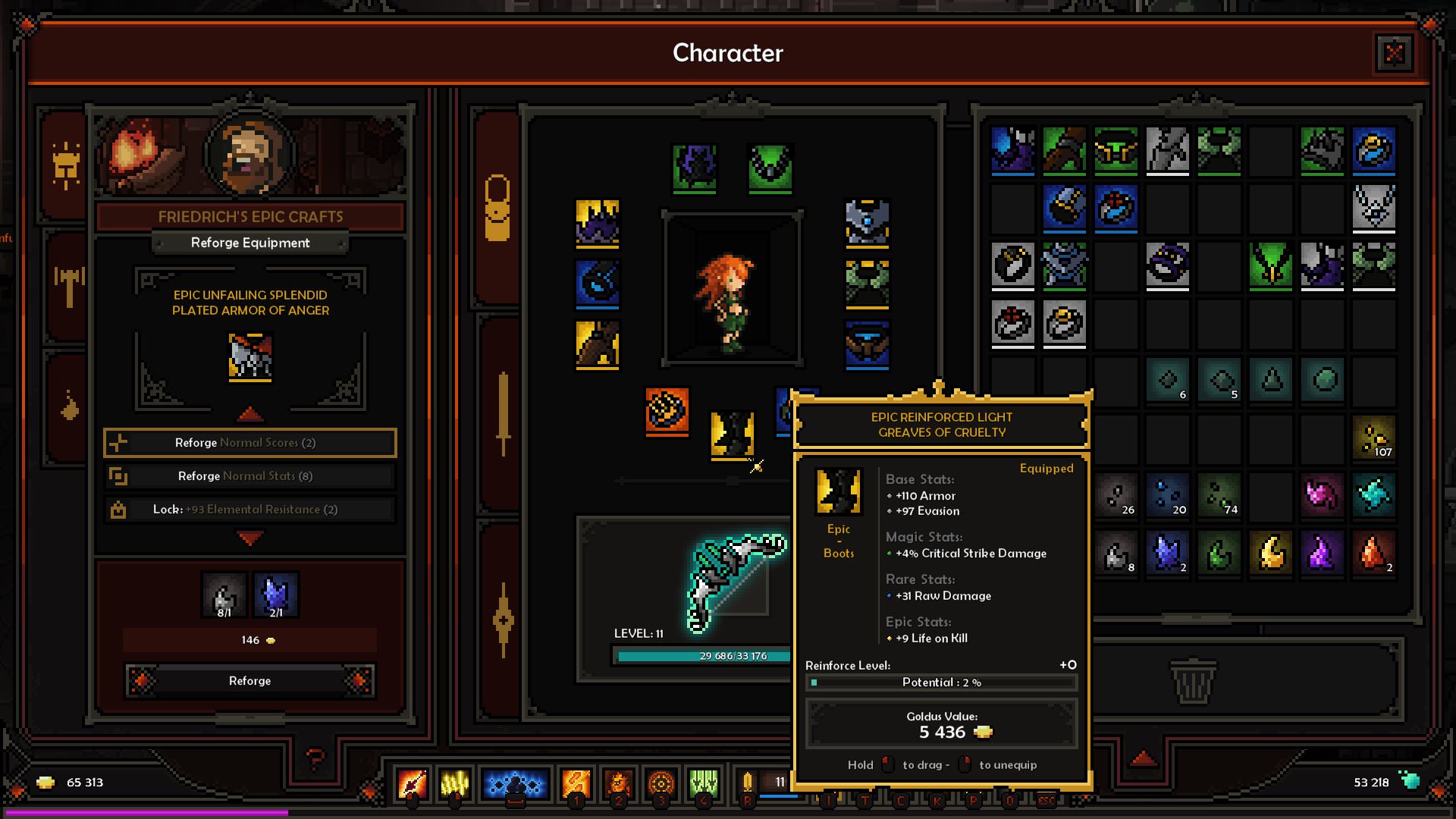Viewport: 1456px width, 819px height.
Task: Select the equipped light greaves boots slot
Action: [x=732, y=435]
